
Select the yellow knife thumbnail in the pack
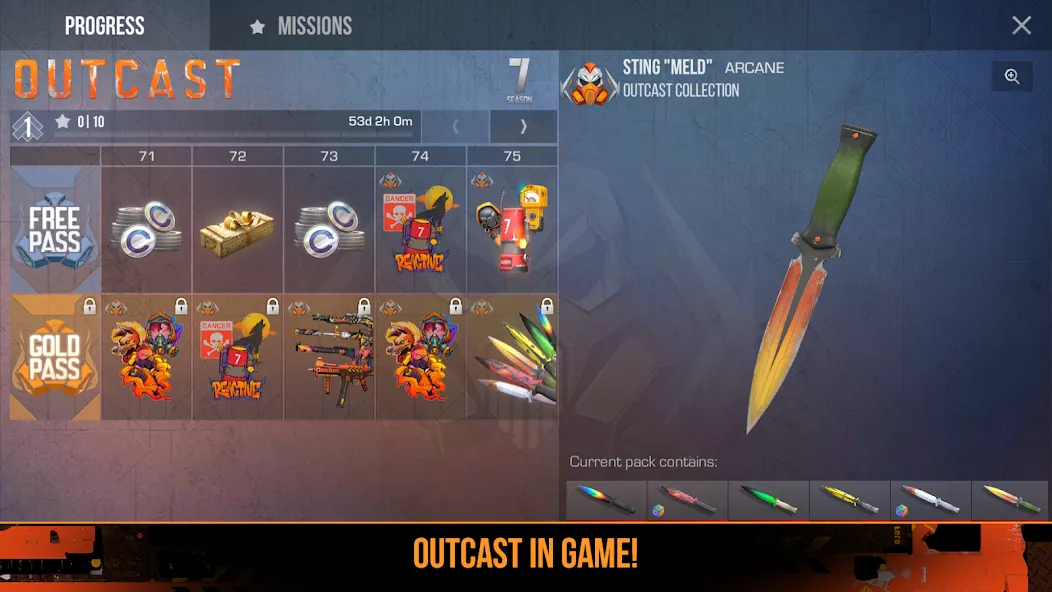click(x=849, y=500)
